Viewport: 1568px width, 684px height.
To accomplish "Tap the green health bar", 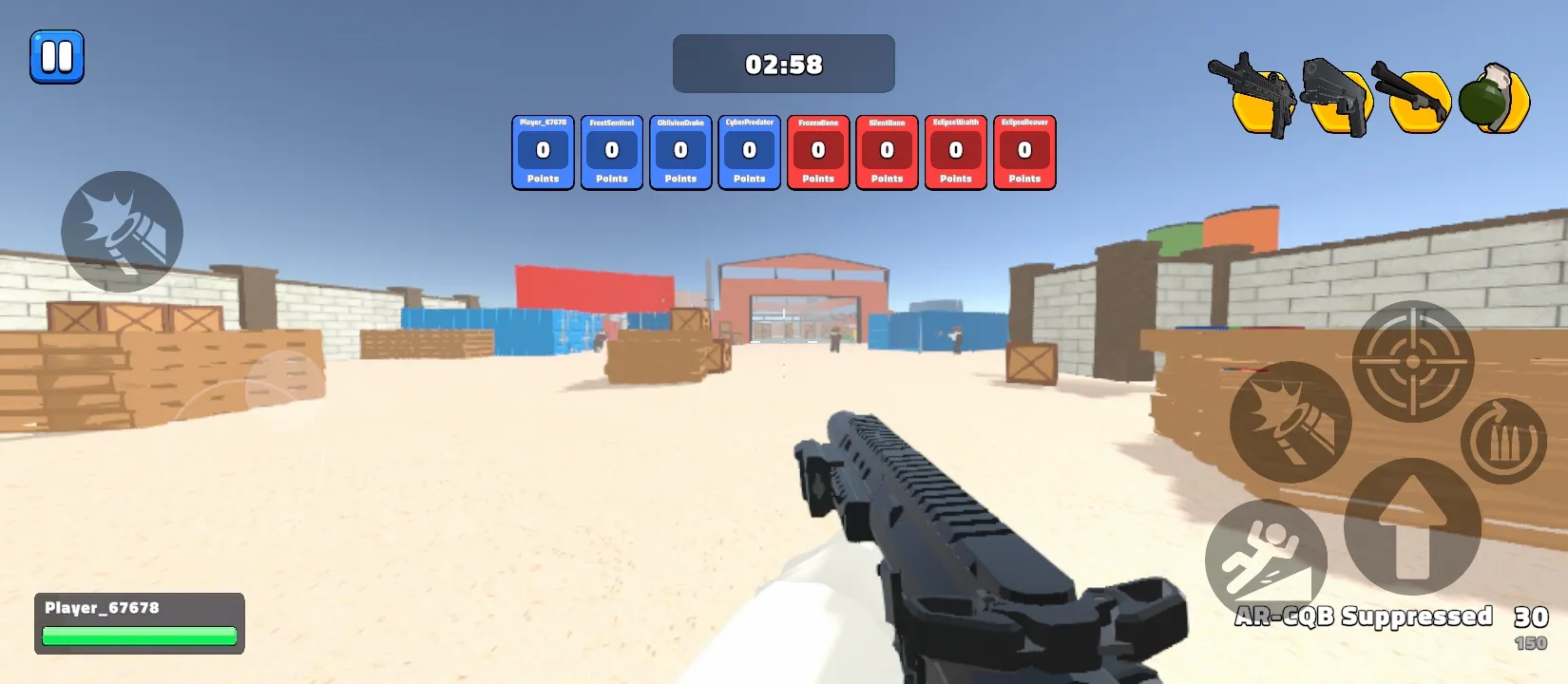I will click(x=139, y=635).
